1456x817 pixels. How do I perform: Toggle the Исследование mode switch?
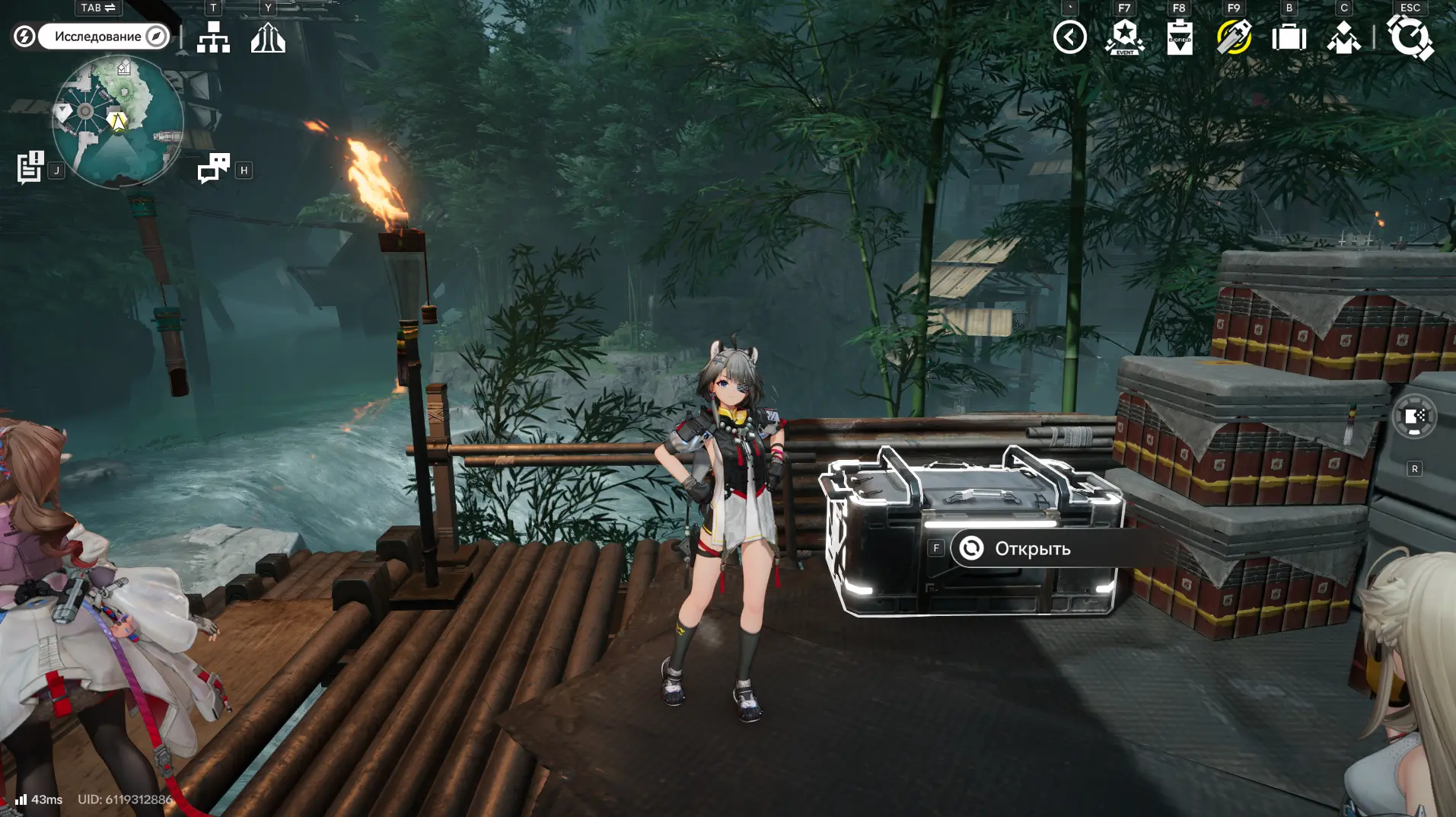coord(103,37)
